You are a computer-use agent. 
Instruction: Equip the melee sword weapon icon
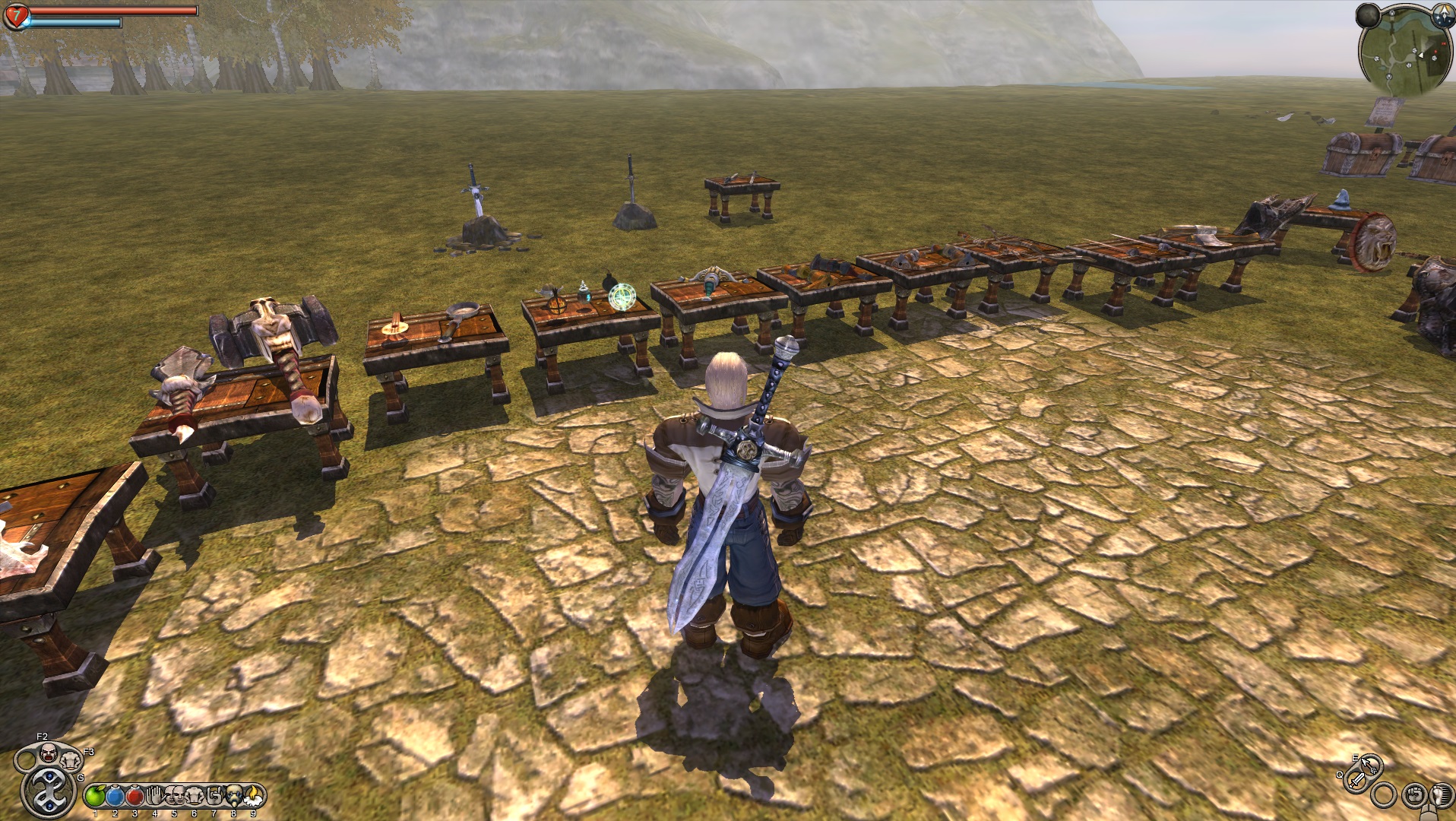(x=1356, y=780)
